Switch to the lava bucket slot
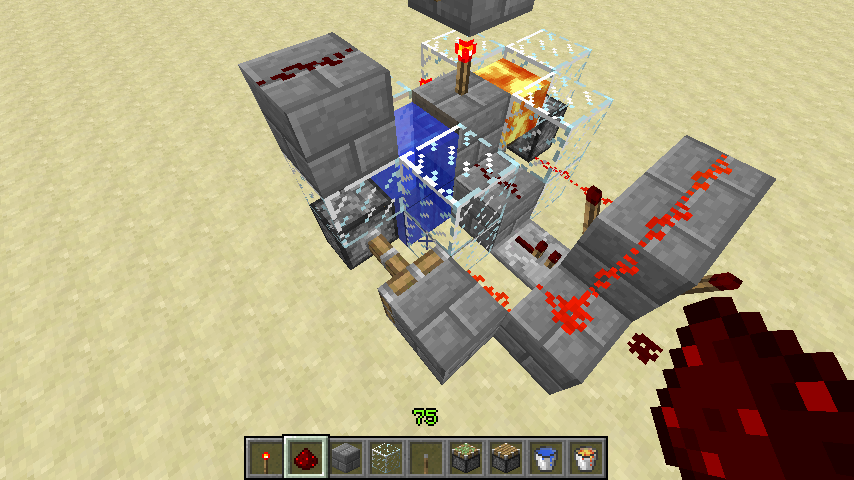 point(584,458)
